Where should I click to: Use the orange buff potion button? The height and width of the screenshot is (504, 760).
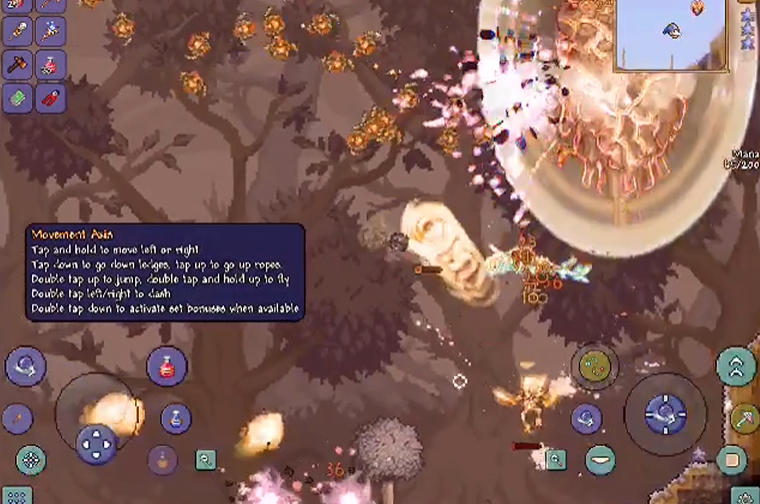click(x=163, y=460)
